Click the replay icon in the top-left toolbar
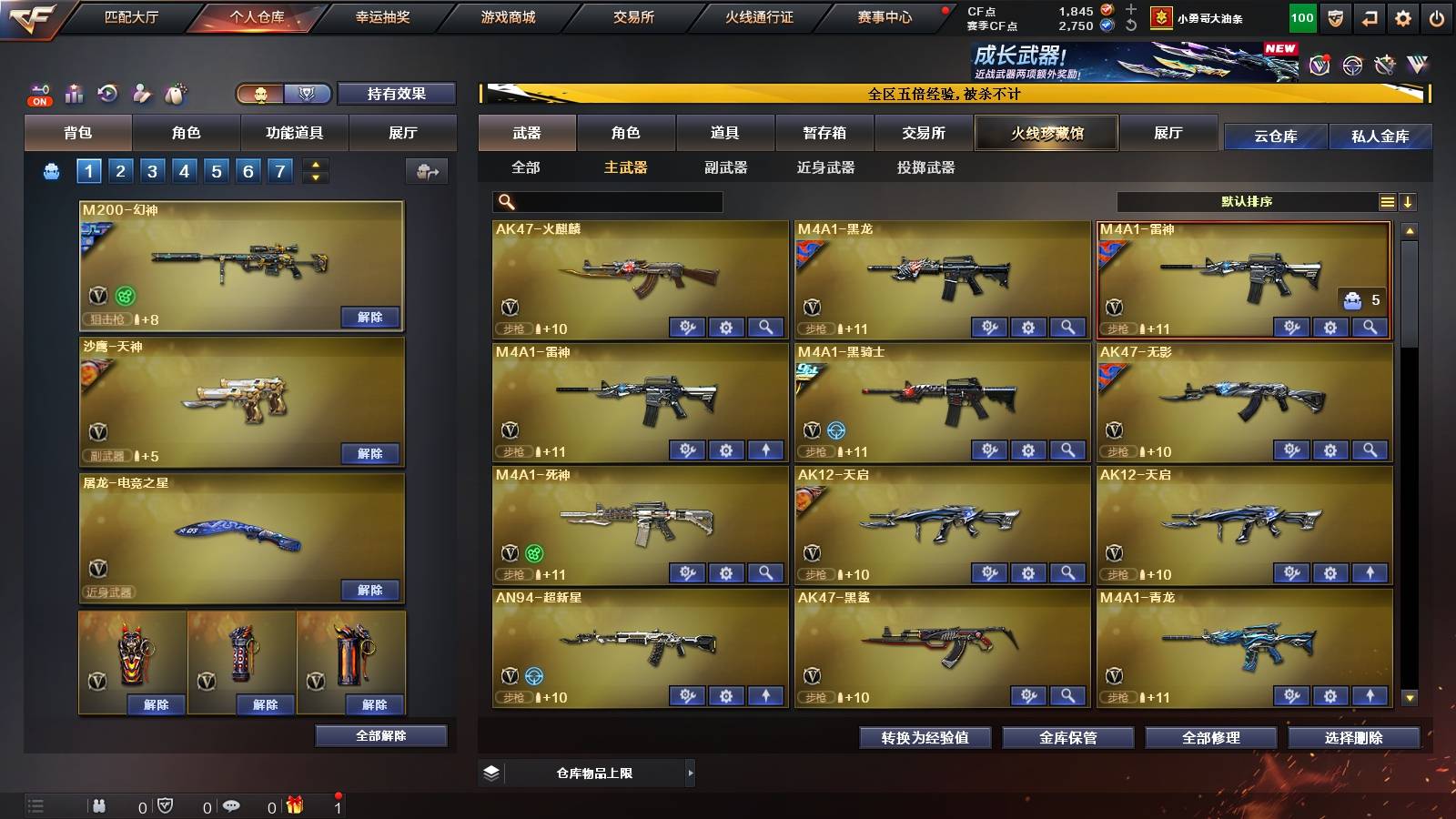 pos(107,93)
